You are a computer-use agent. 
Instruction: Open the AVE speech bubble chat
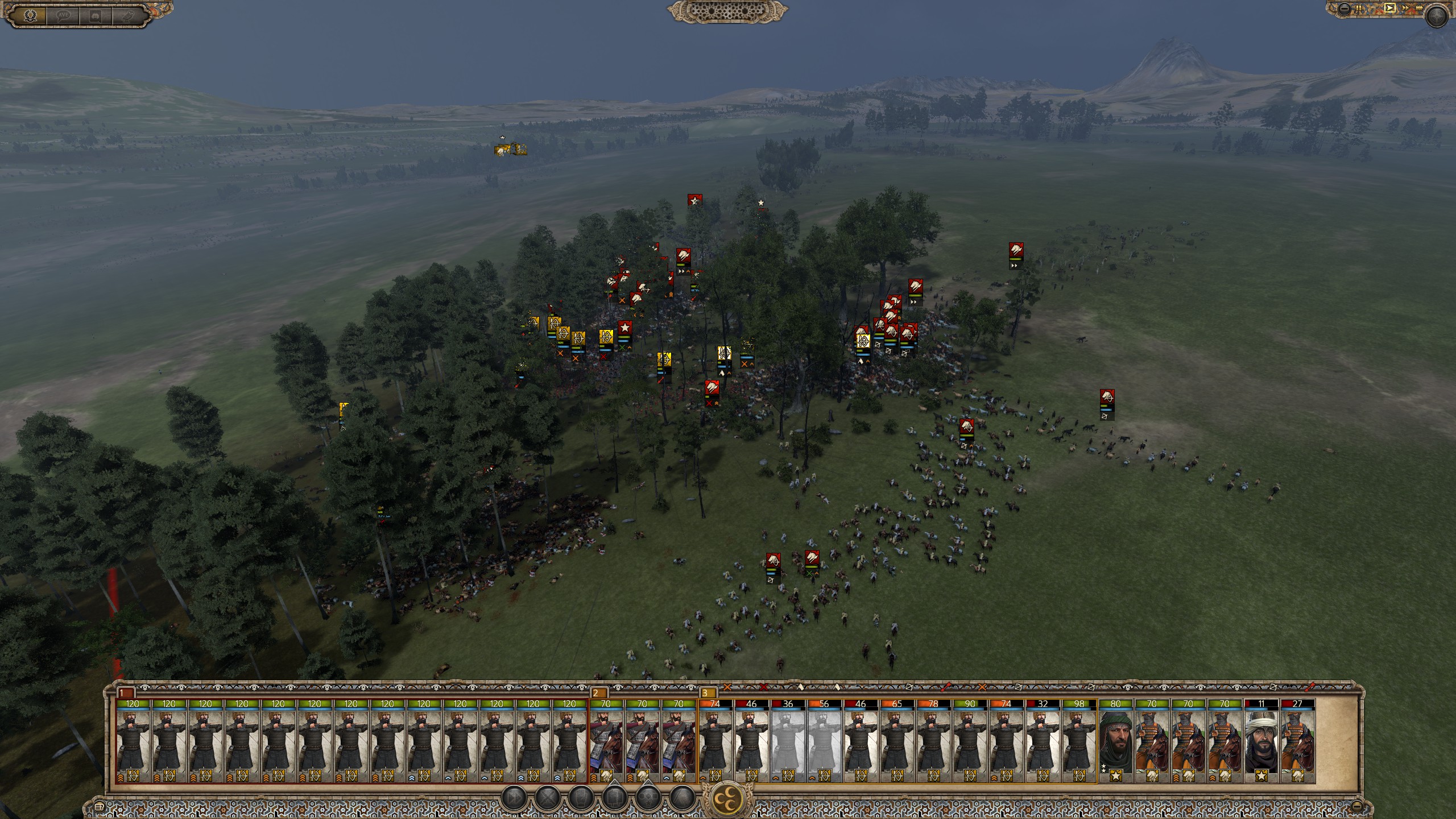(x=63, y=15)
